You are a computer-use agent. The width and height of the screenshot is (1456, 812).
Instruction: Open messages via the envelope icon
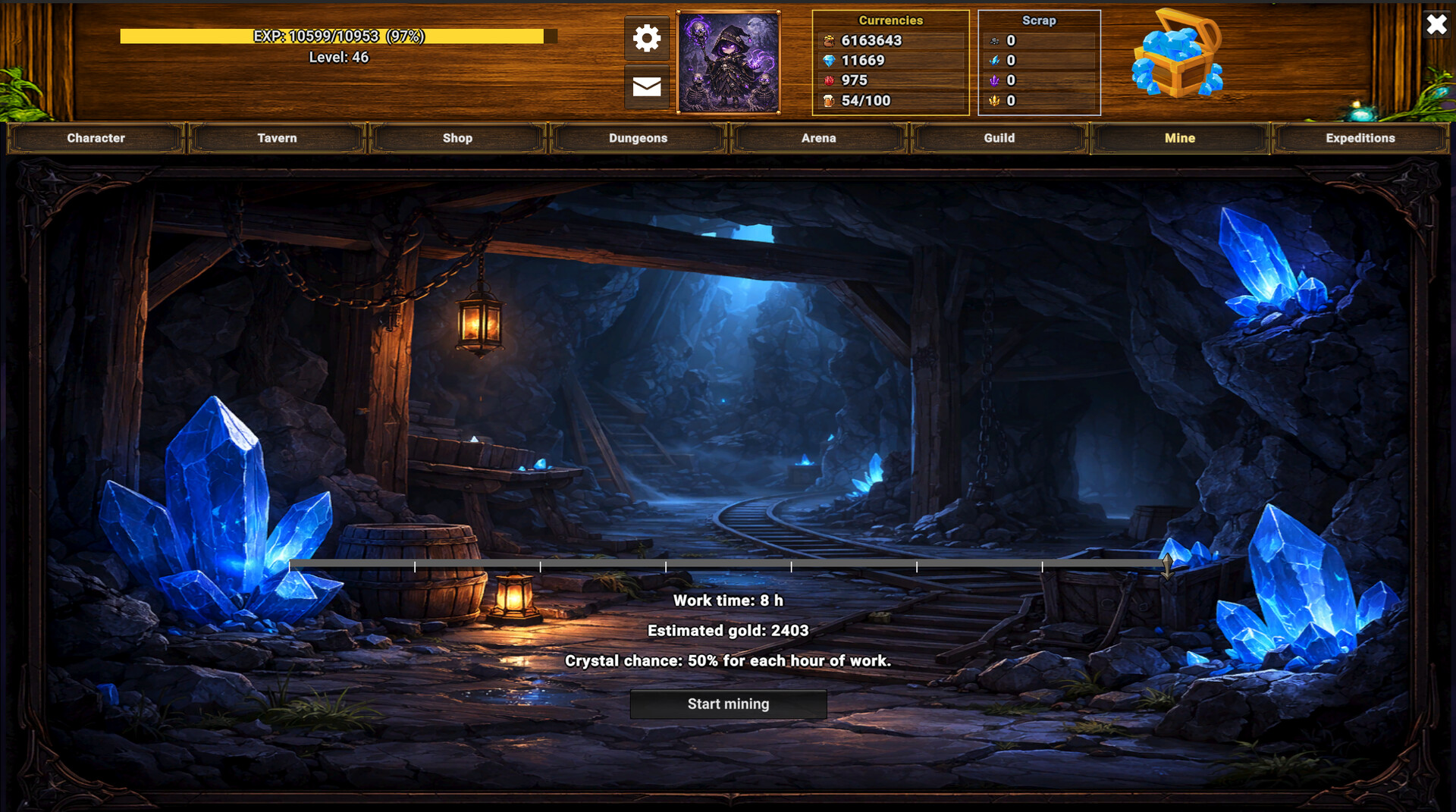point(646,87)
